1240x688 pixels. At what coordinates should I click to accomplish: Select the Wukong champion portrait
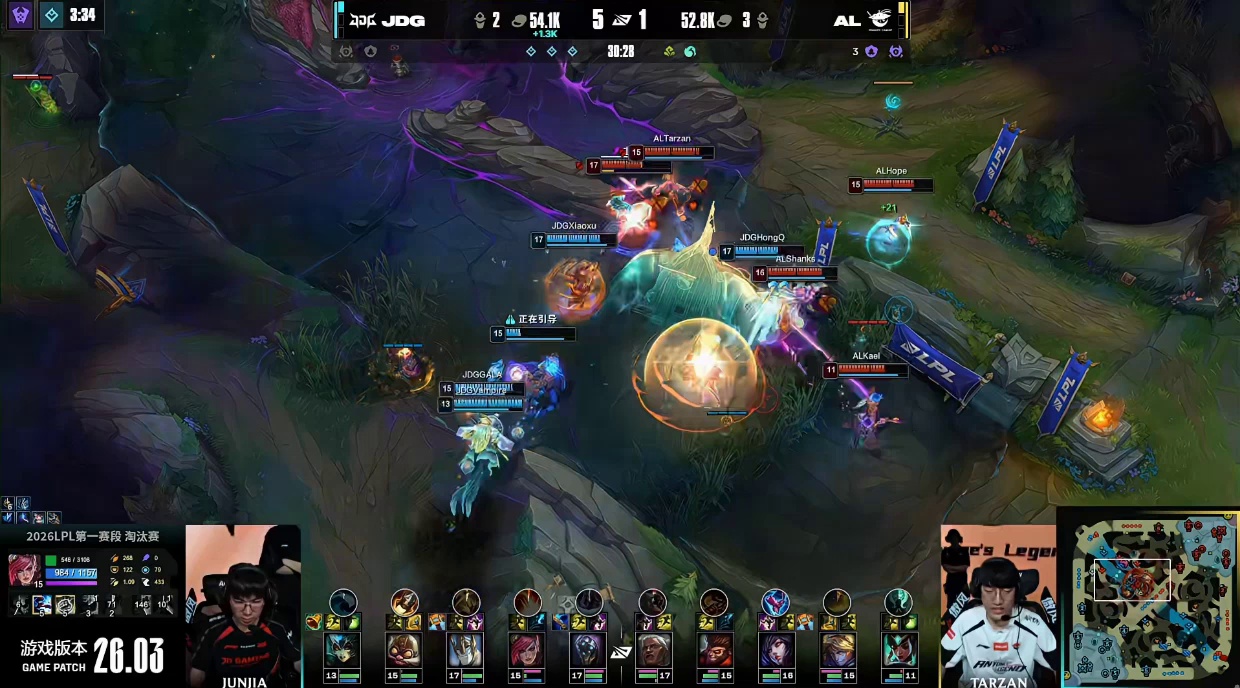(x=713, y=649)
